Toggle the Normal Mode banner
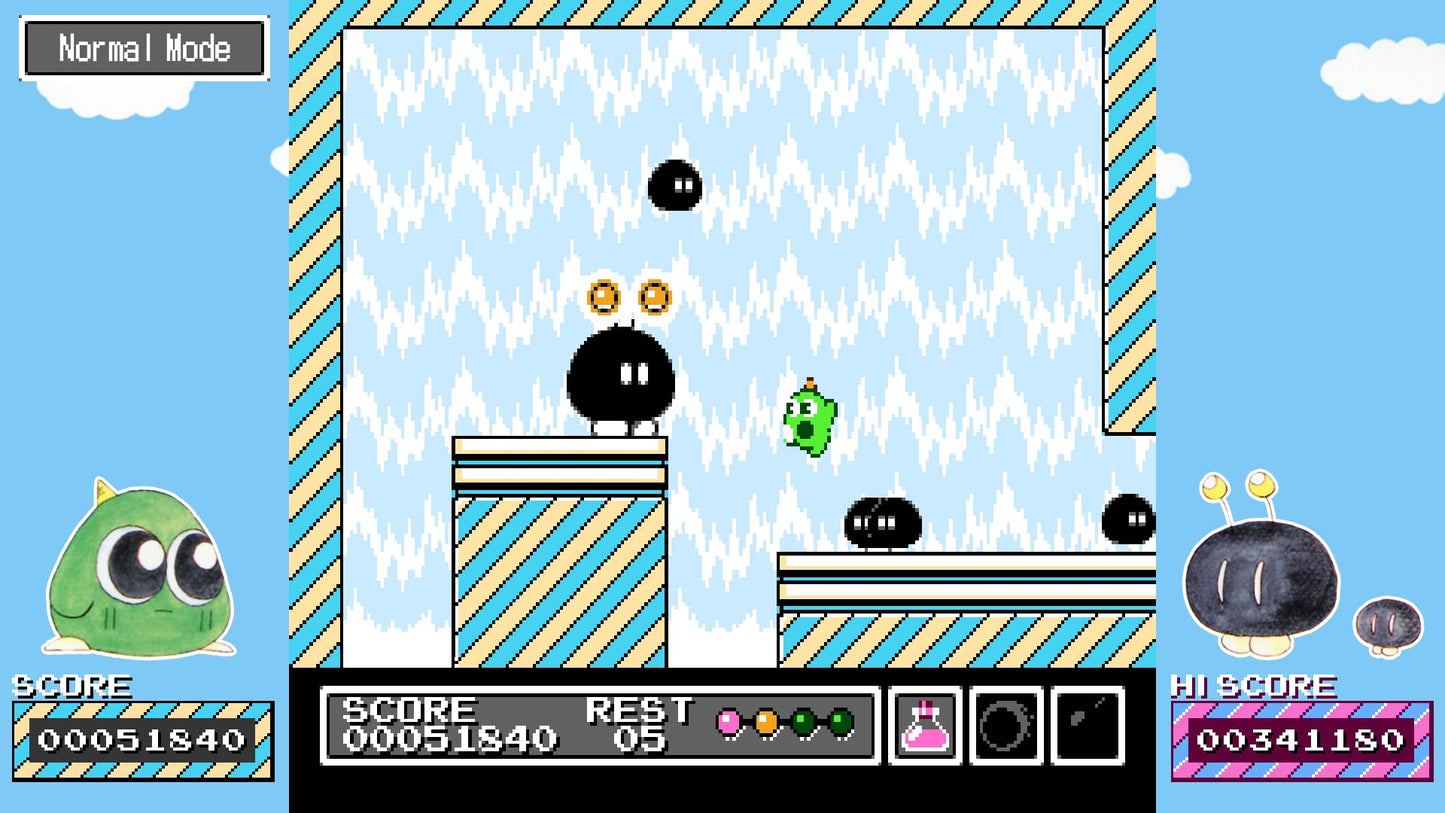The width and height of the screenshot is (1445, 813). point(144,47)
